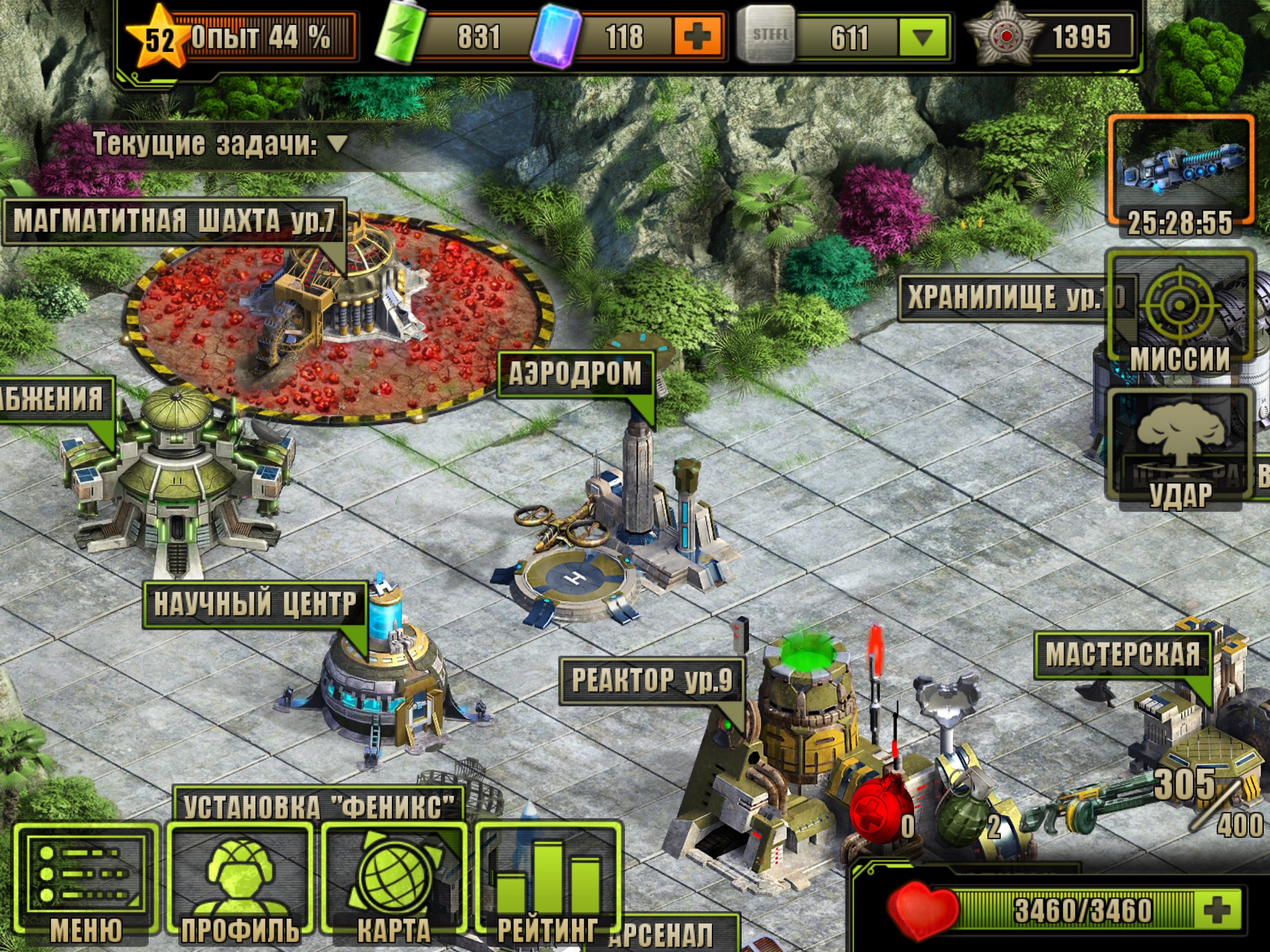Image resolution: width=1270 pixels, height=952 pixels.
Task: Open the steel resource dropdown arrow
Action: click(922, 37)
